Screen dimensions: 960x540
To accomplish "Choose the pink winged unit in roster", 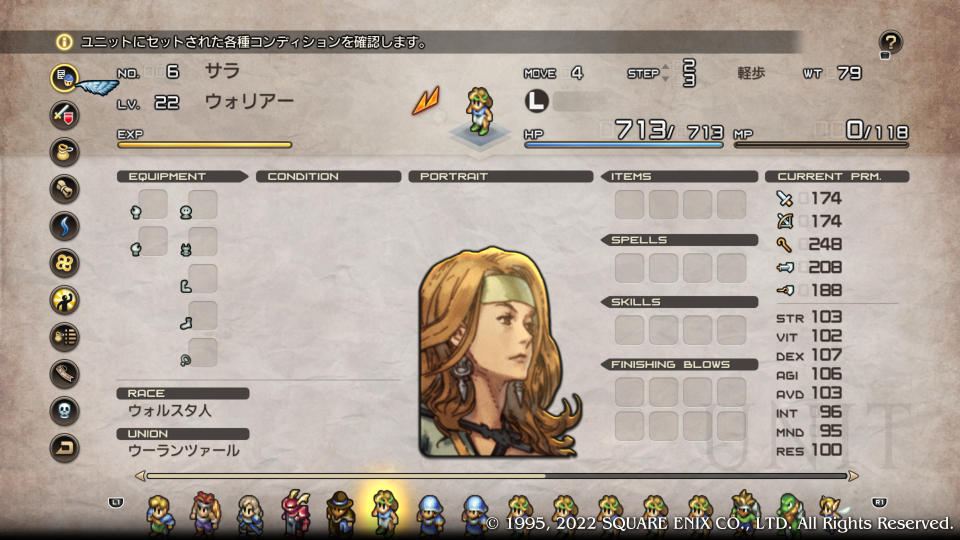I will pyautogui.click(x=296, y=512).
